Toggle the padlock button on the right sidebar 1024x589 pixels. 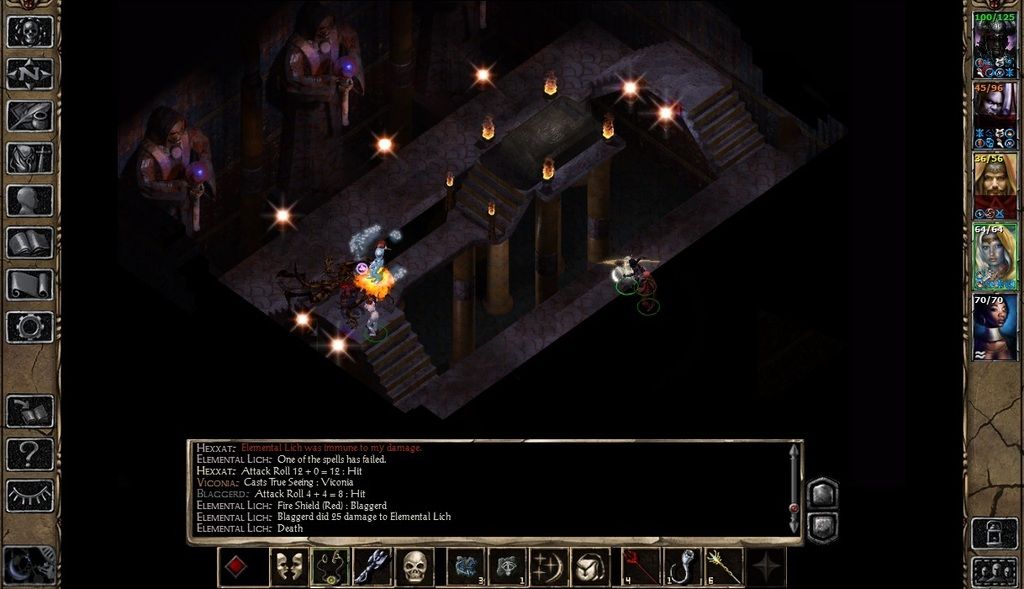[993, 533]
